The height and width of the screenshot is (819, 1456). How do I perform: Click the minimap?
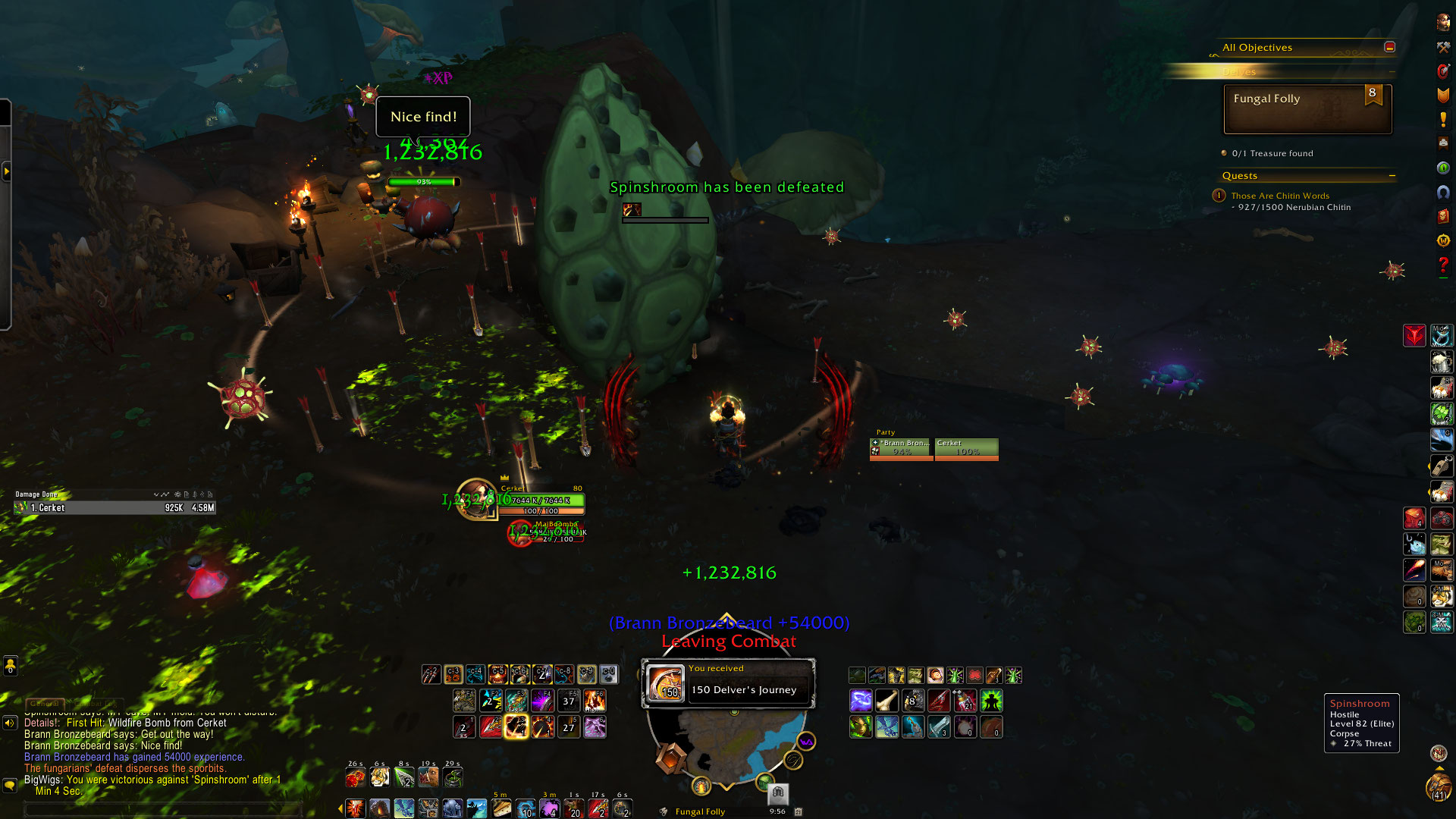tap(728, 747)
